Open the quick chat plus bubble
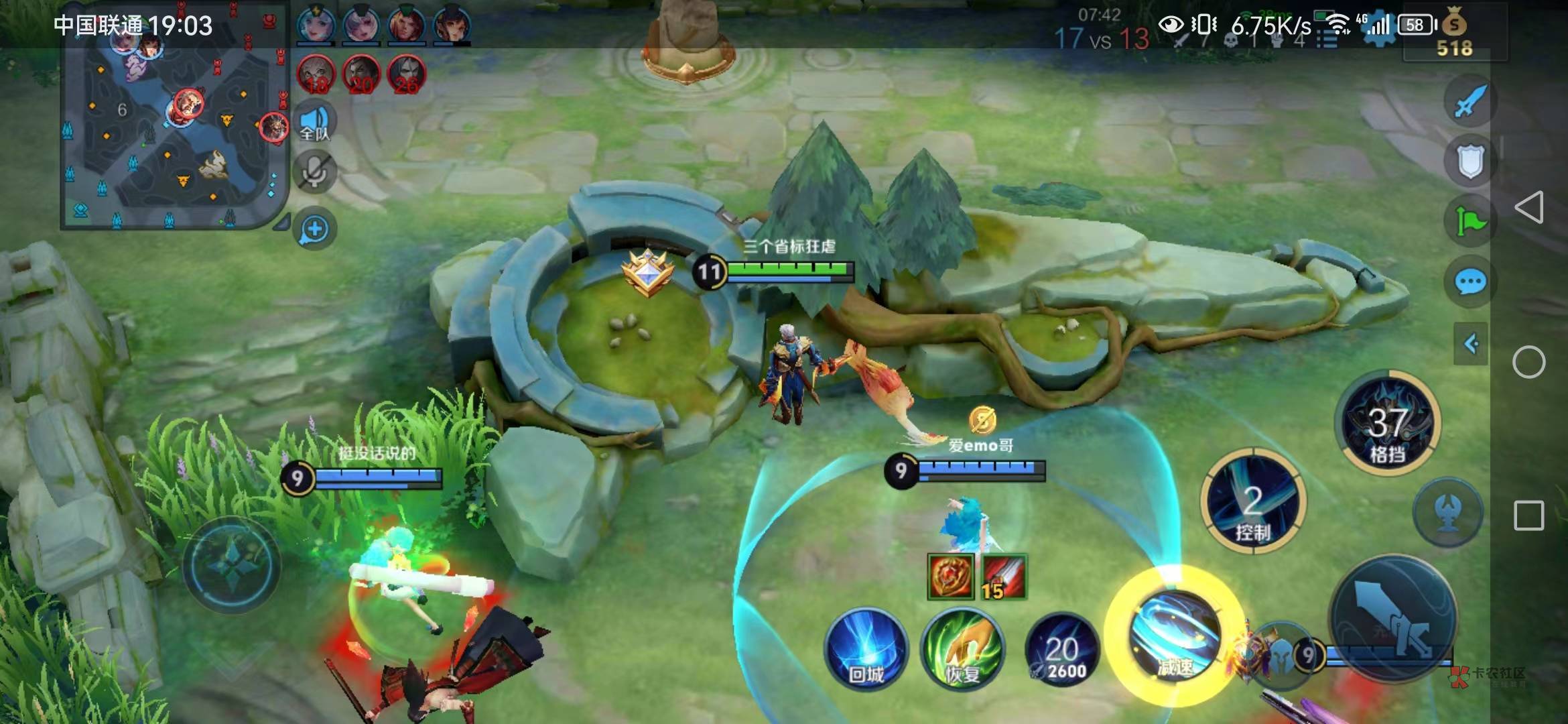This screenshot has height=724, width=1568. (x=315, y=229)
